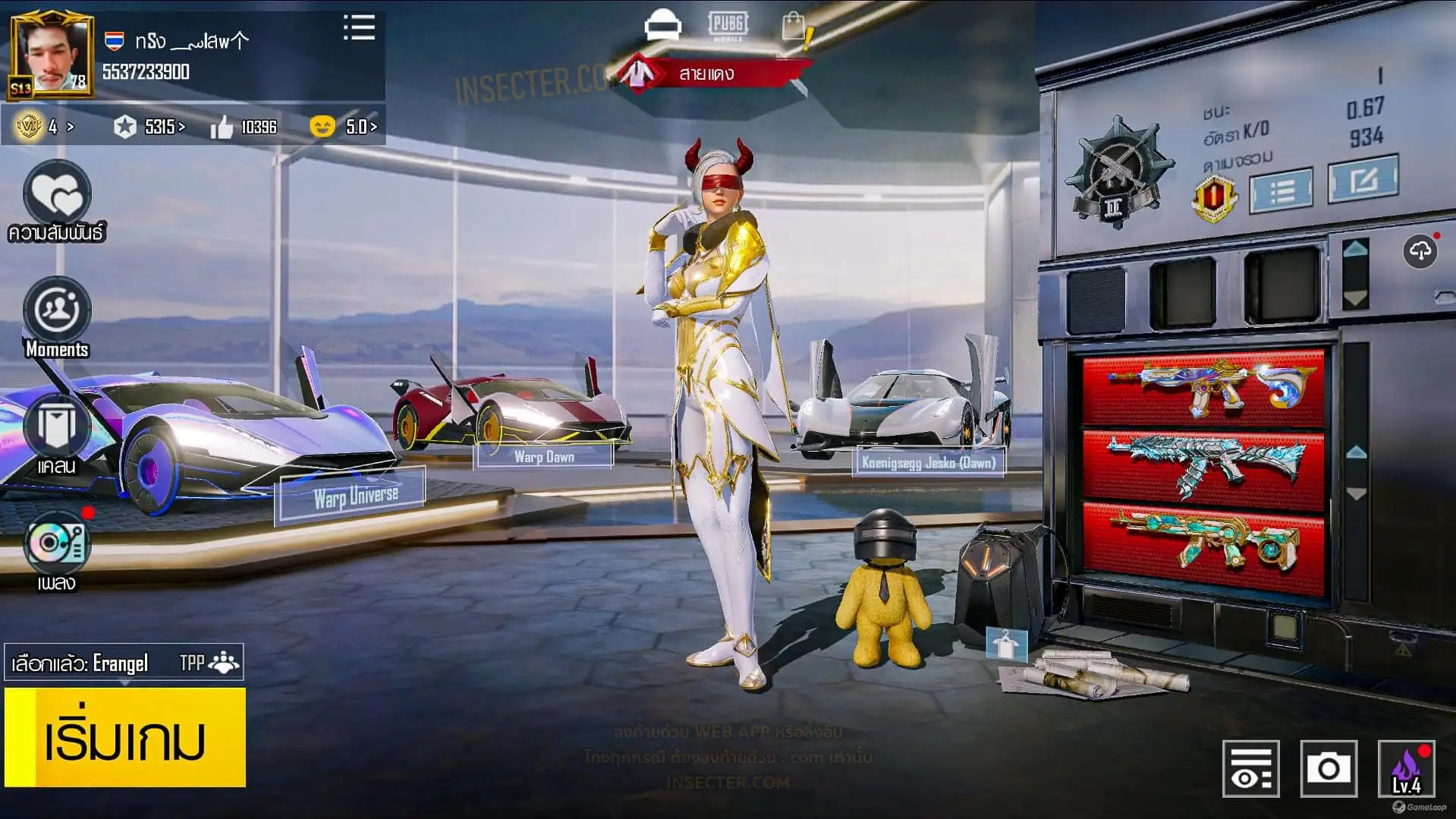The width and height of the screenshot is (1456, 819).
Task: Open the list menu beside the player name
Action: tap(359, 27)
